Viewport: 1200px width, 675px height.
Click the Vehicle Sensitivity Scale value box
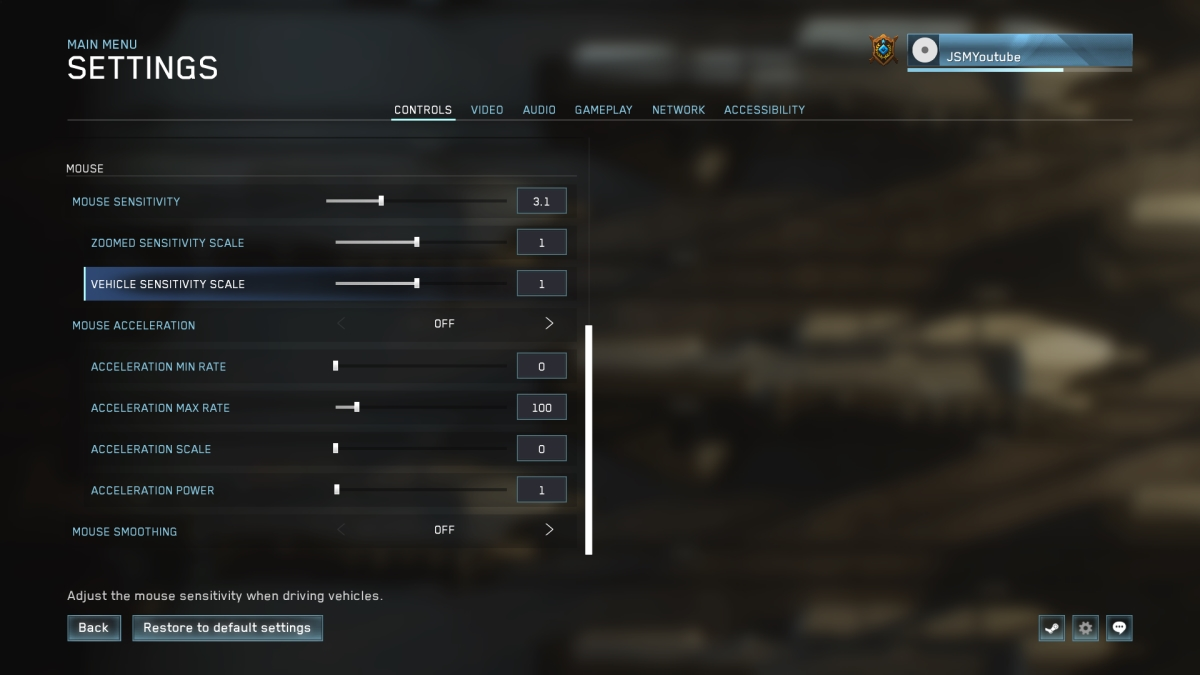point(541,284)
